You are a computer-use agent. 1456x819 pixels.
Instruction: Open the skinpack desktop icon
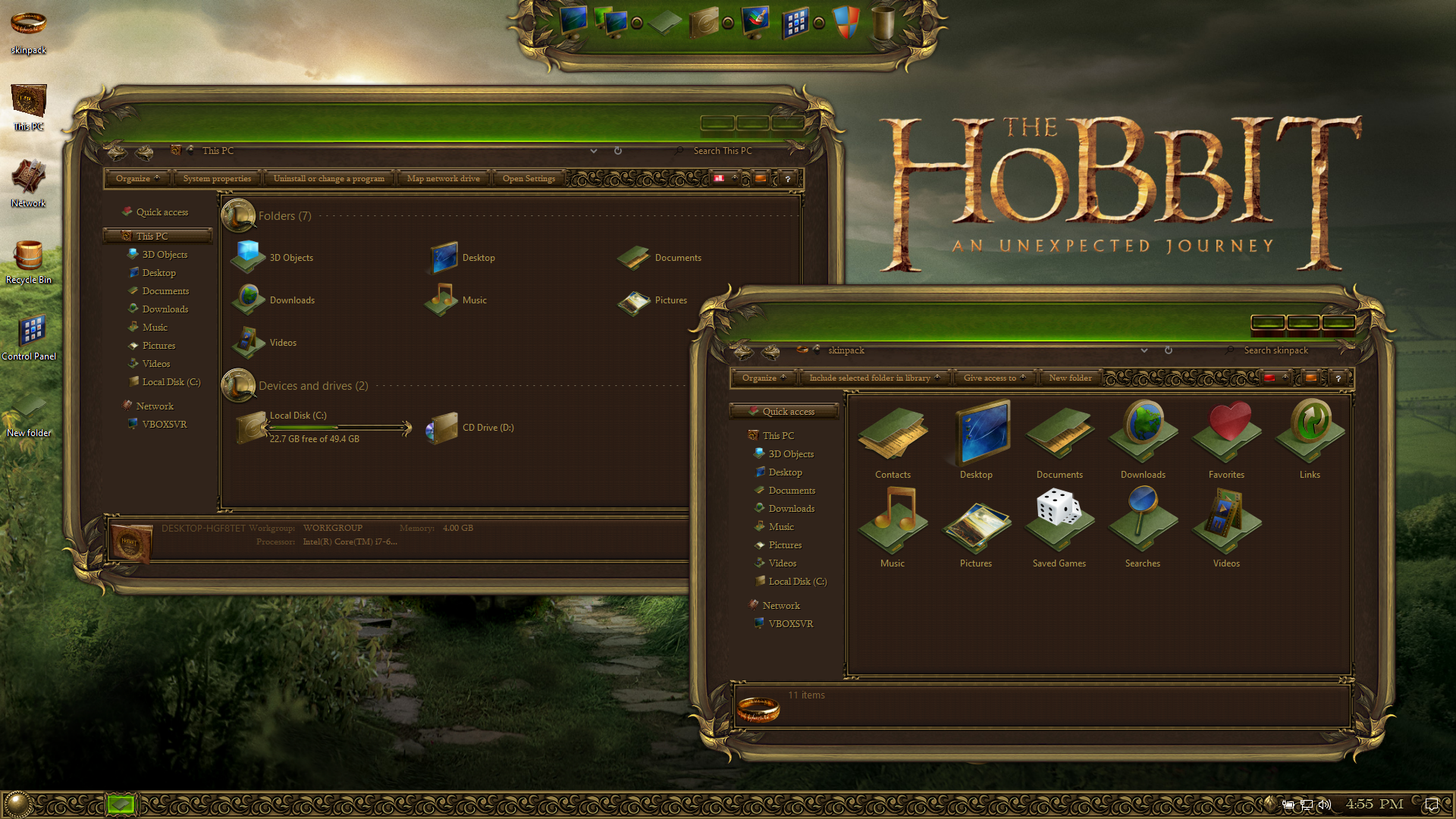[x=28, y=30]
